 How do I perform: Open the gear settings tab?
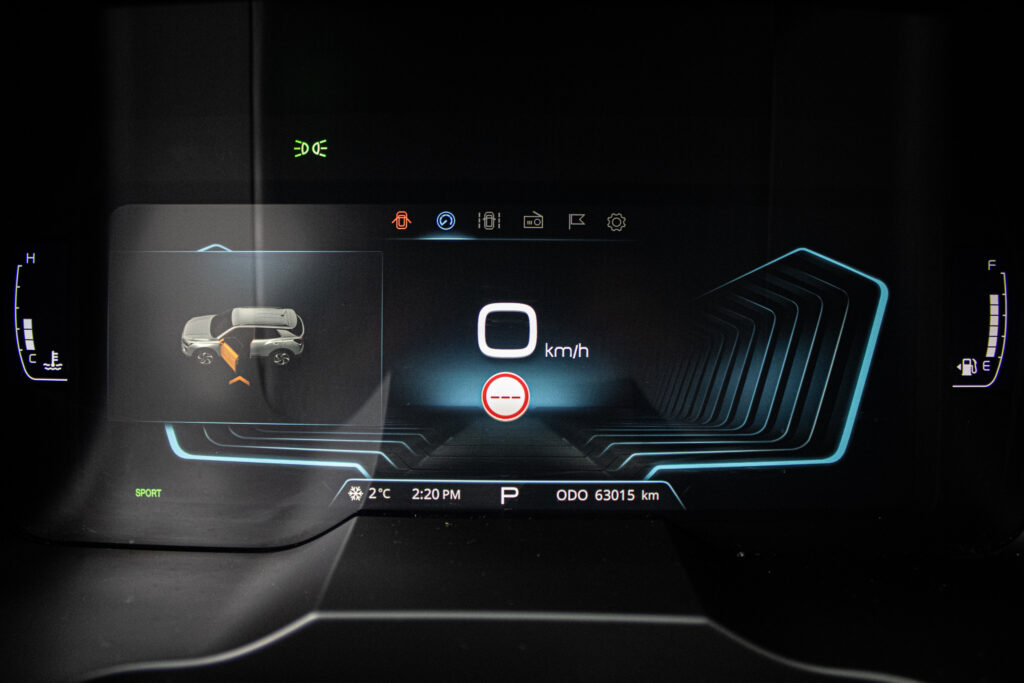[617, 222]
